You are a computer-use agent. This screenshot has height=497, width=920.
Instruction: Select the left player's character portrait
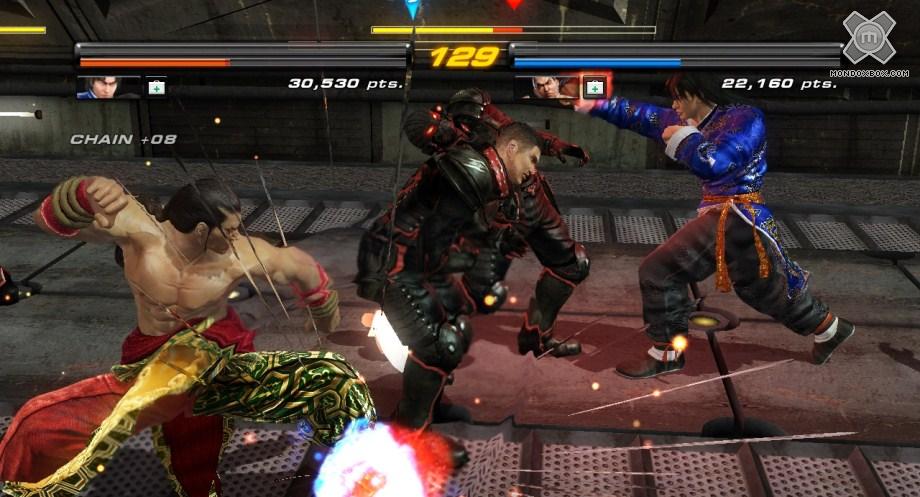click(108, 87)
